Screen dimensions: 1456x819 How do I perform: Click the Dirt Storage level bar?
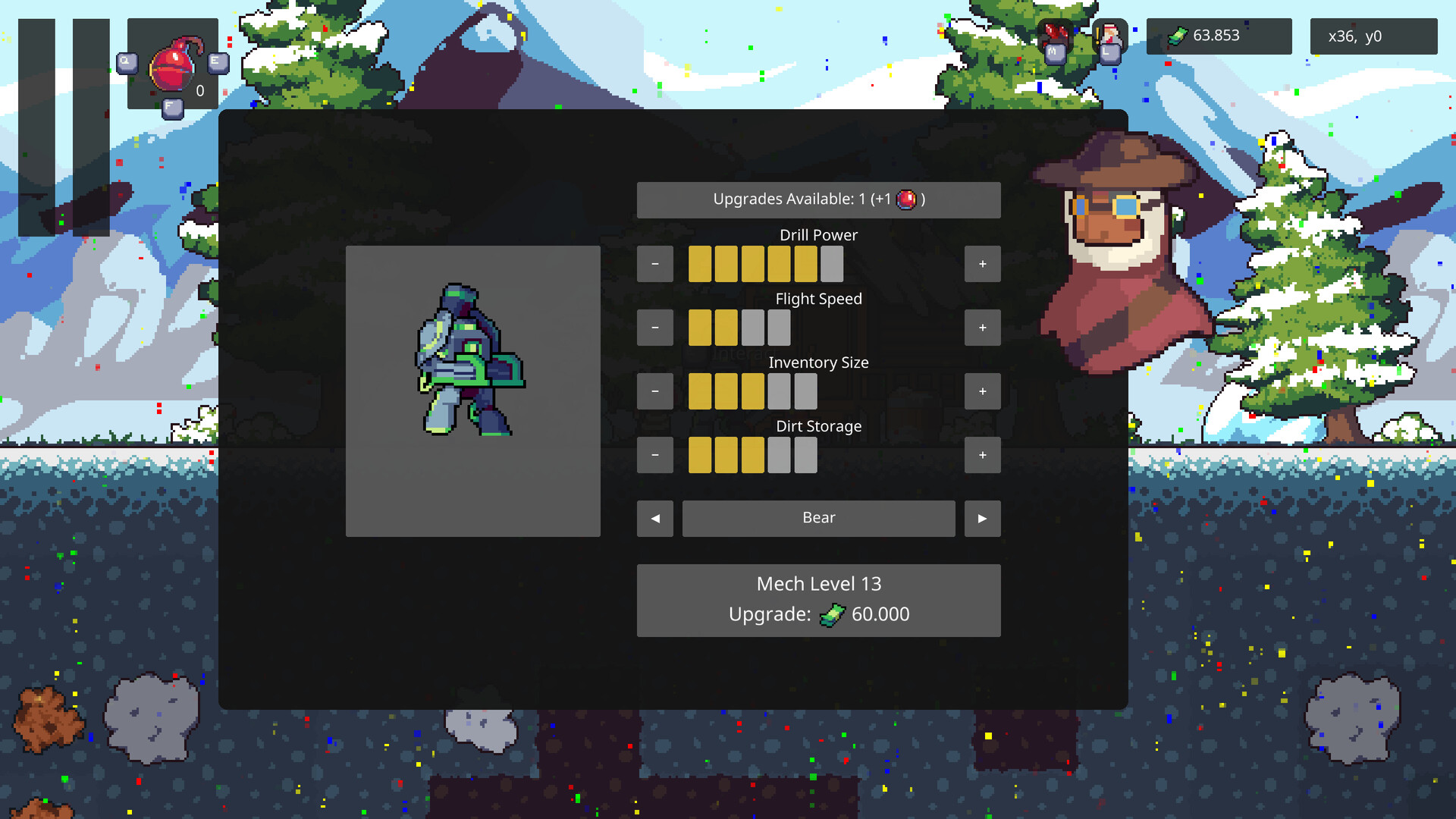(752, 454)
